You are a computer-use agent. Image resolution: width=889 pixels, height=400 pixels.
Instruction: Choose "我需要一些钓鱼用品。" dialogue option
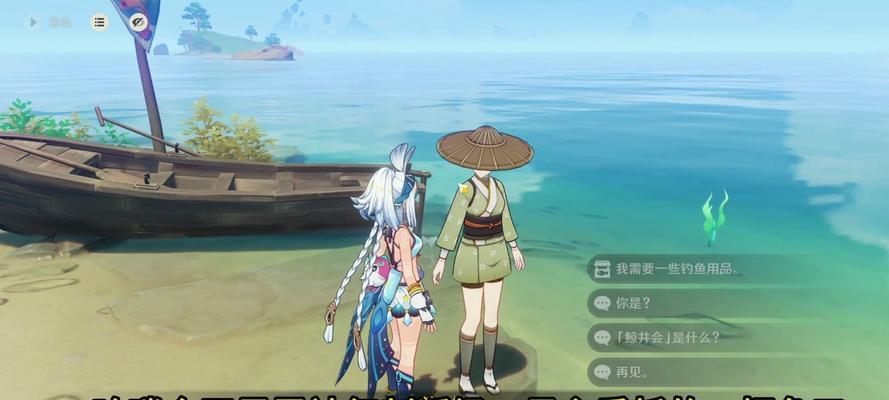coord(680,268)
